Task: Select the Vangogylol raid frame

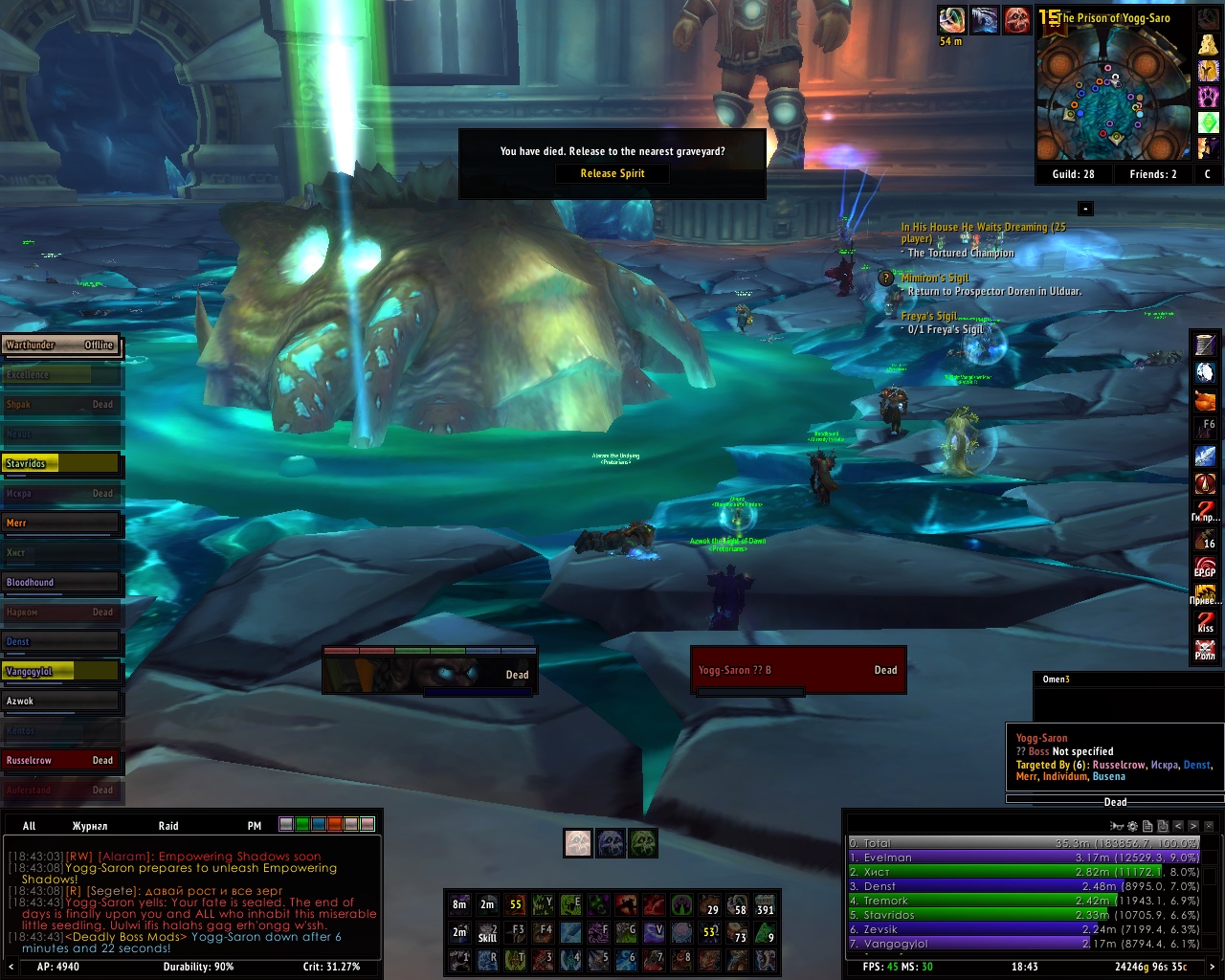Action: point(61,672)
